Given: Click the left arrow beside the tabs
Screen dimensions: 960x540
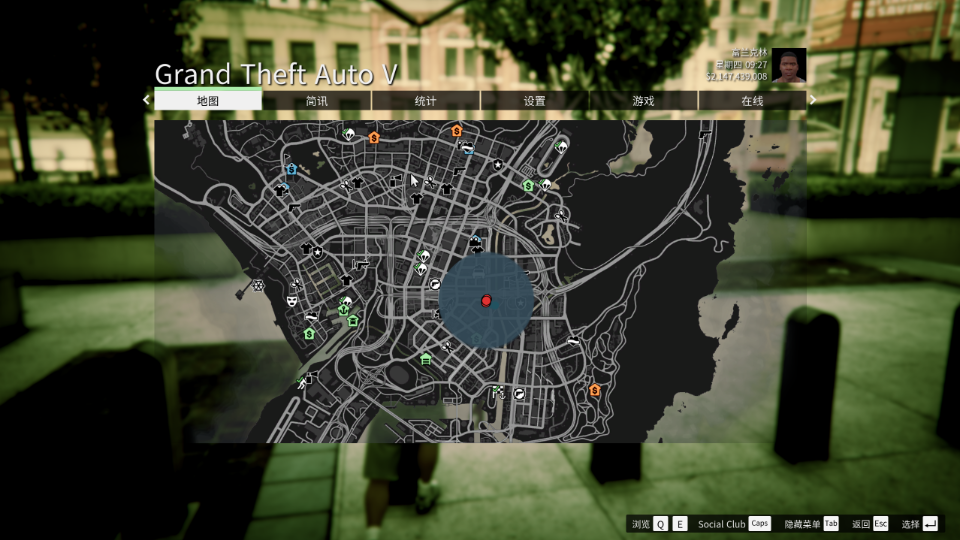Looking at the screenshot, I should tap(146, 100).
